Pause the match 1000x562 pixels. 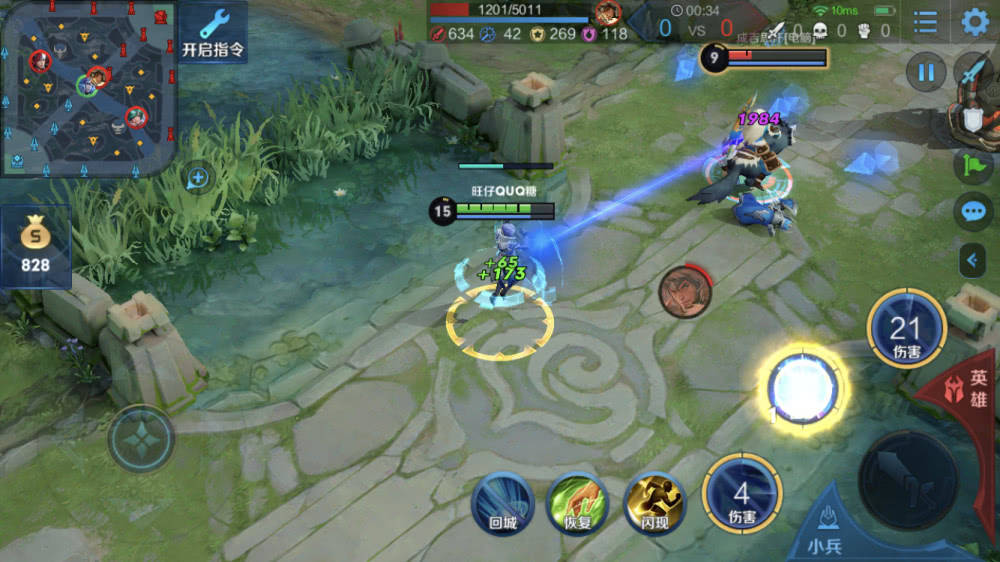click(x=926, y=73)
